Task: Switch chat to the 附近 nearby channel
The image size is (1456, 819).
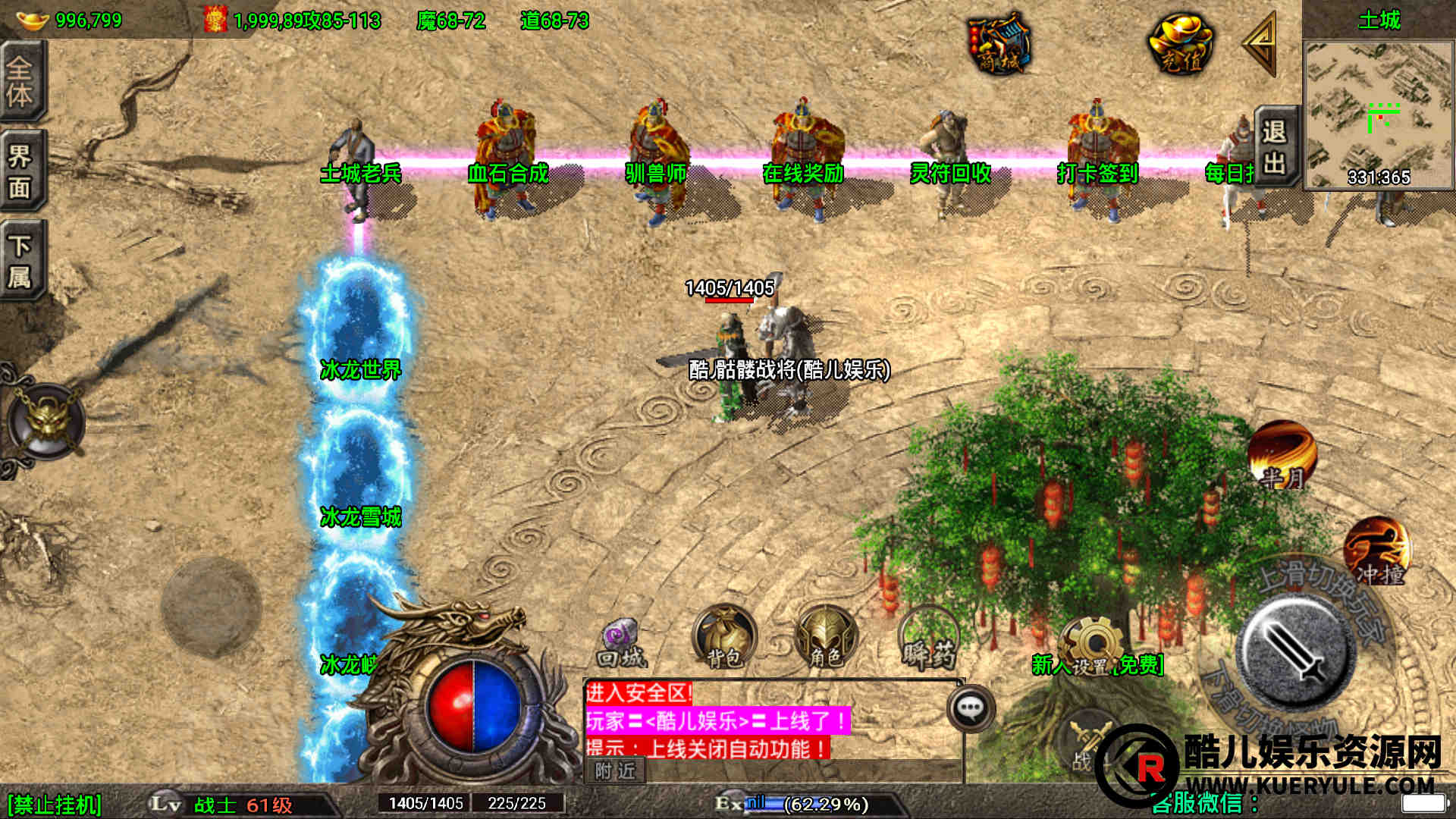Action: pos(615,770)
